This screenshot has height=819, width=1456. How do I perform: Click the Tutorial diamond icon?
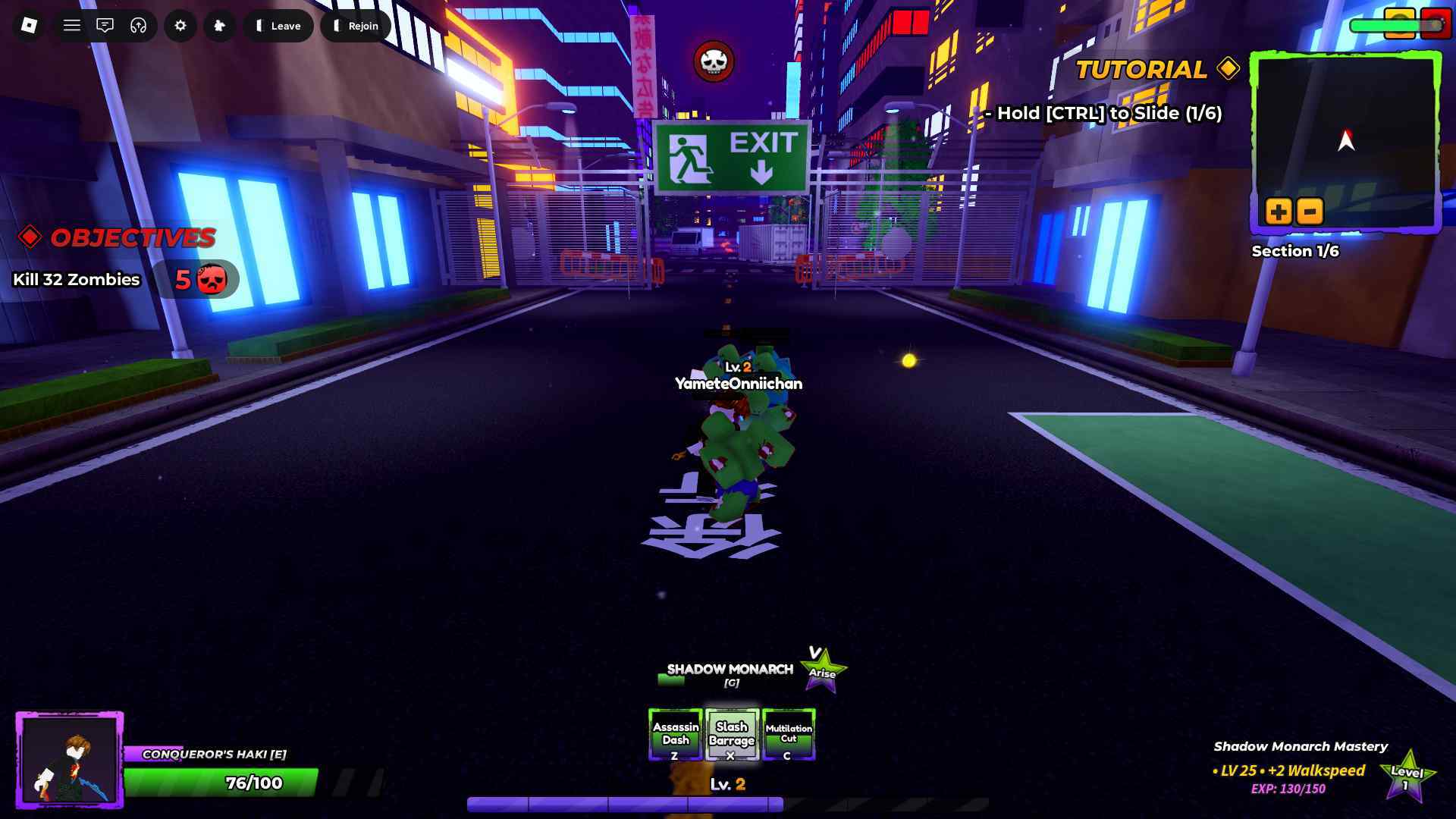(1228, 69)
